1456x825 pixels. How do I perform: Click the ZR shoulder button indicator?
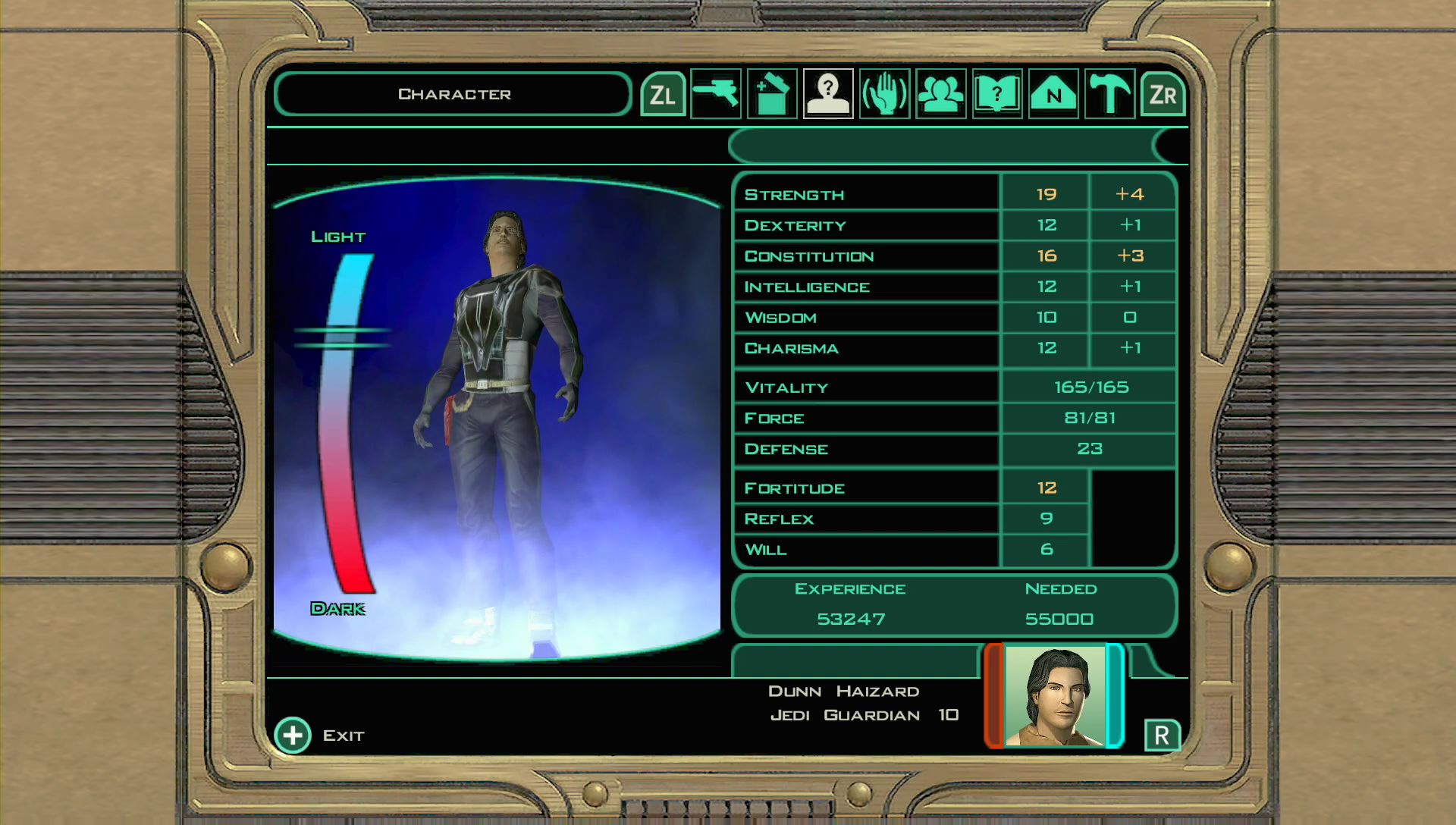tap(1163, 94)
